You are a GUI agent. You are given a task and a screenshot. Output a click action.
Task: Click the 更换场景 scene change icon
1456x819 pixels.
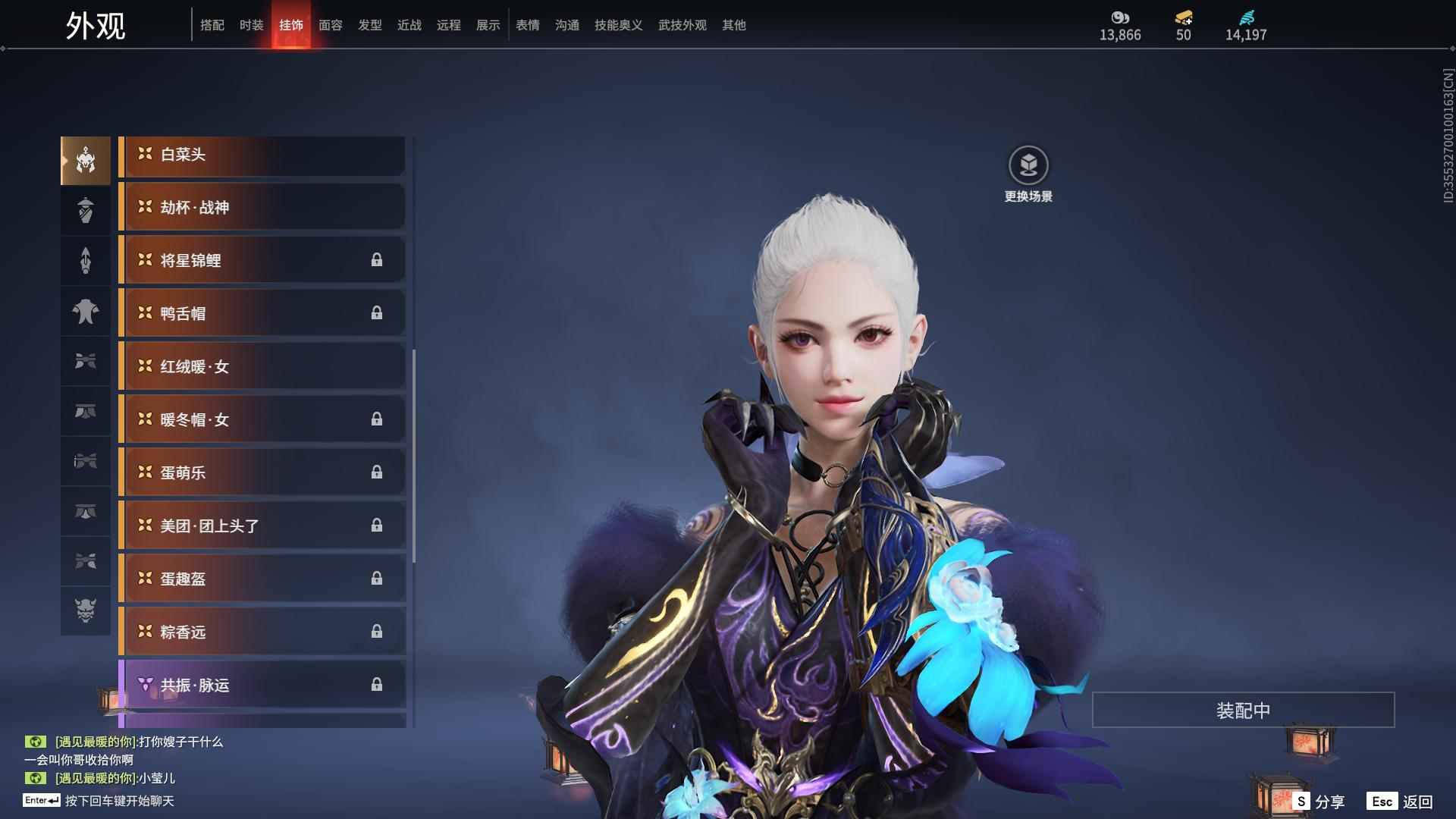pyautogui.click(x=1028, y=166)
